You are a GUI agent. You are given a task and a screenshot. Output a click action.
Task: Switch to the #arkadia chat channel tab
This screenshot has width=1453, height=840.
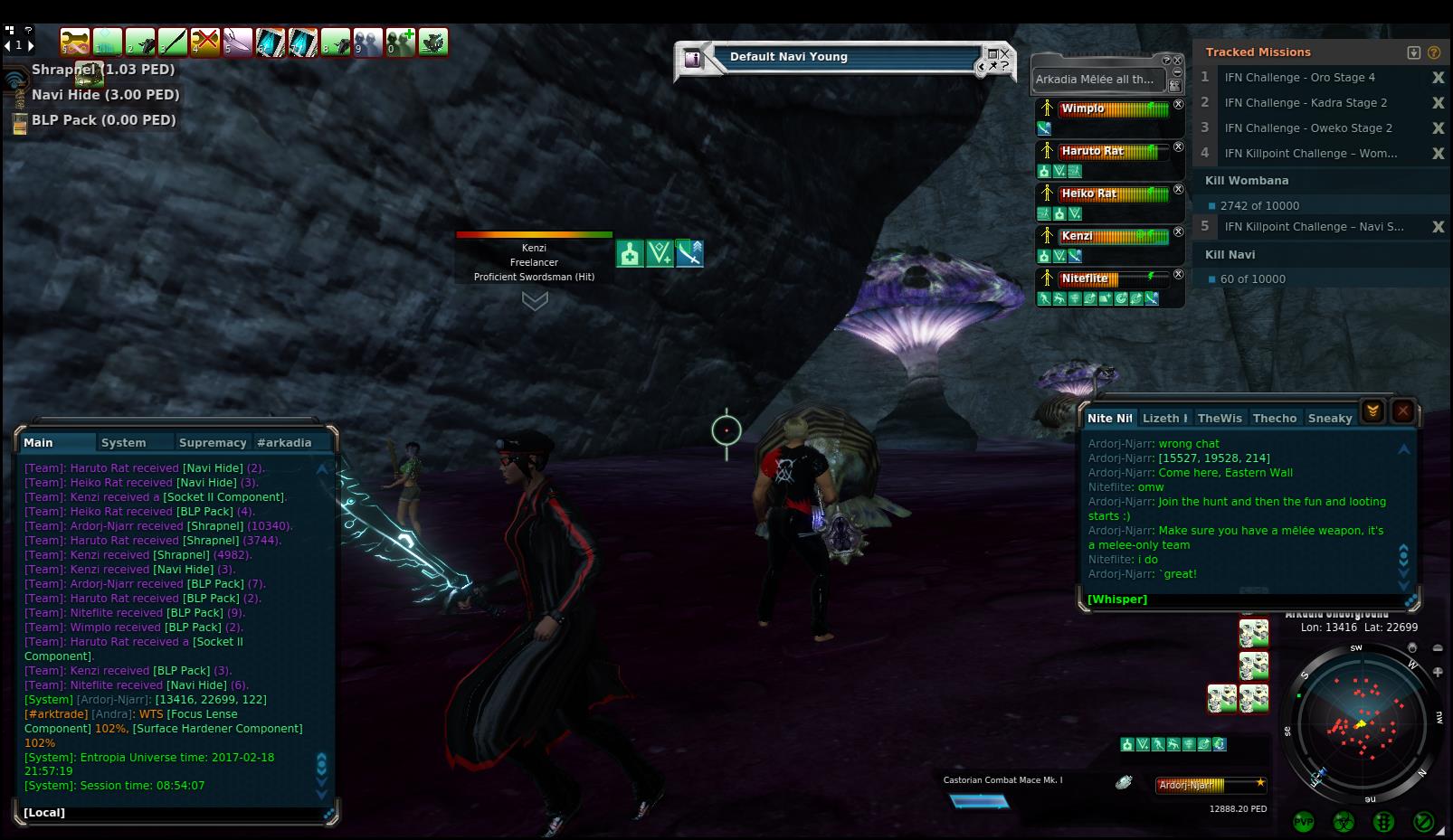coord(284,442)
